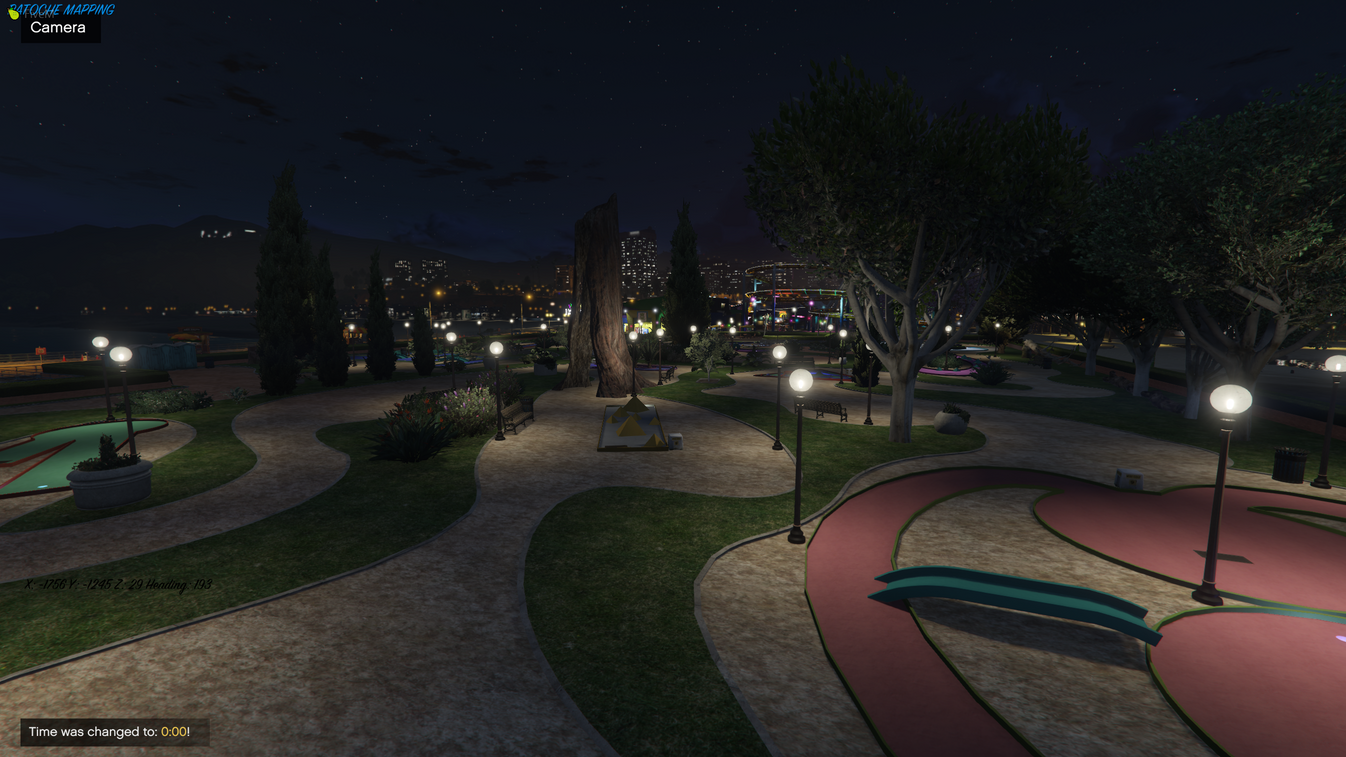Select the glowing streetlight bulb near center
Image resolution: width=1346 pixels, height=757 pixels.
[x=798, y=380]
